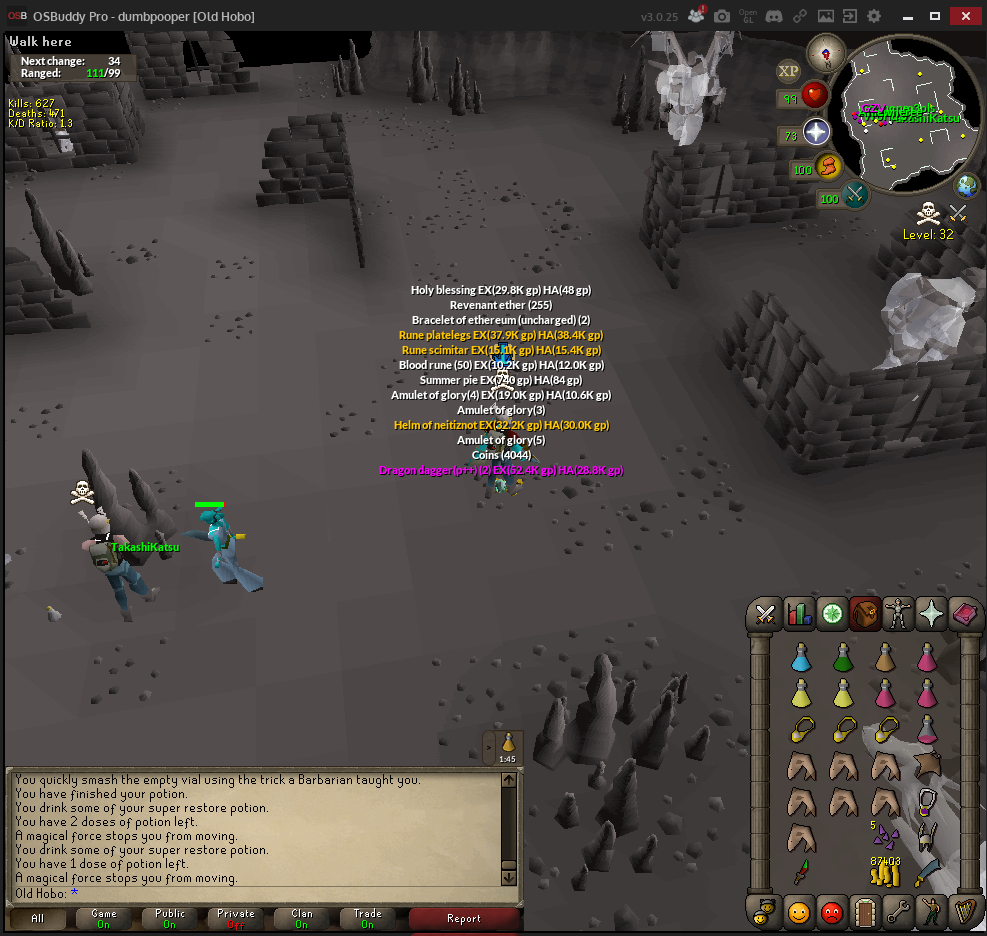The height and width of the screenshot is (936, 987).
Task: Open the Magic spellbook tab
Action: (963, 614)
